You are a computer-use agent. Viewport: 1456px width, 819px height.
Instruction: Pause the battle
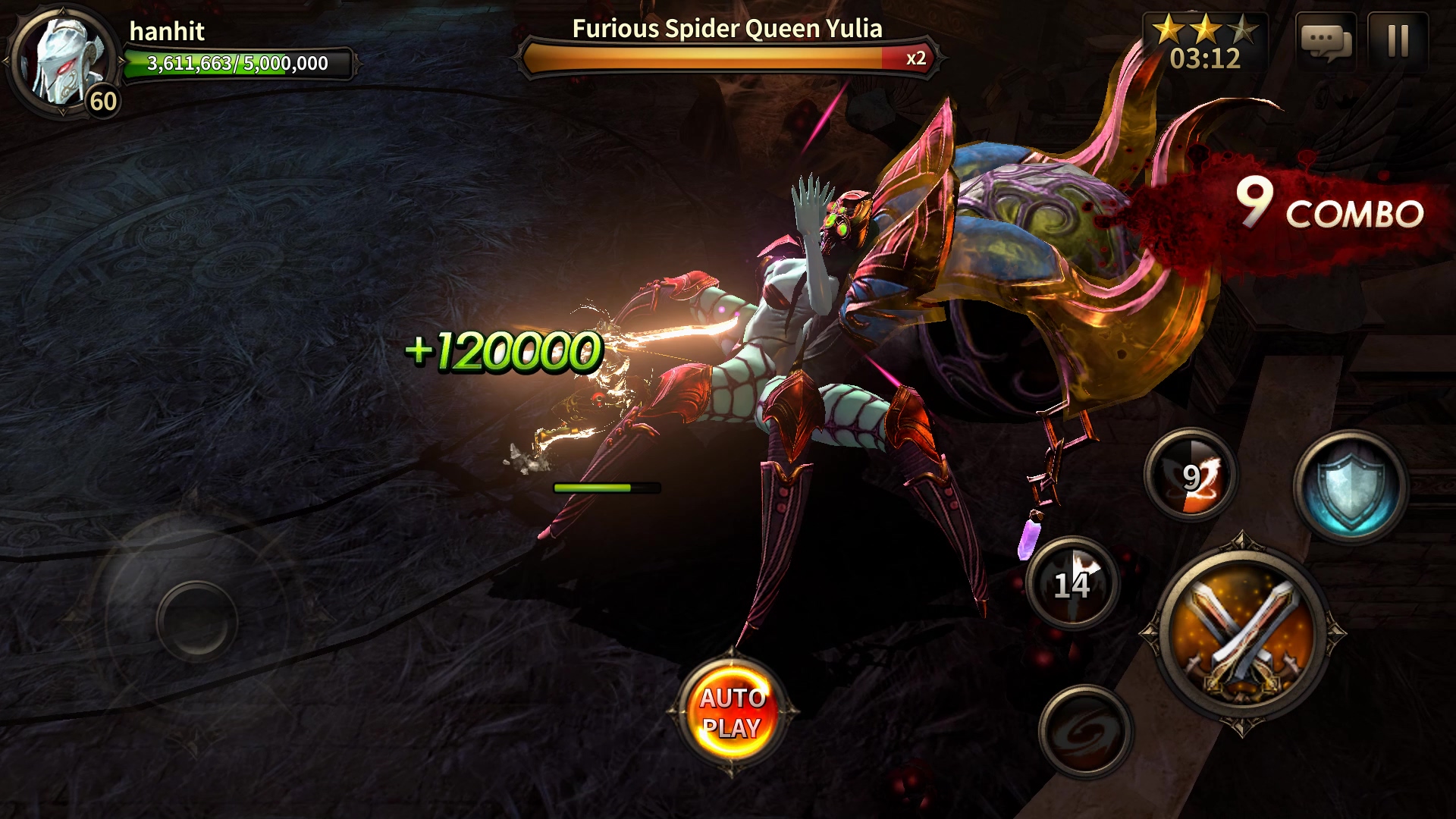pyautogui.click(x=1398, y=41)
